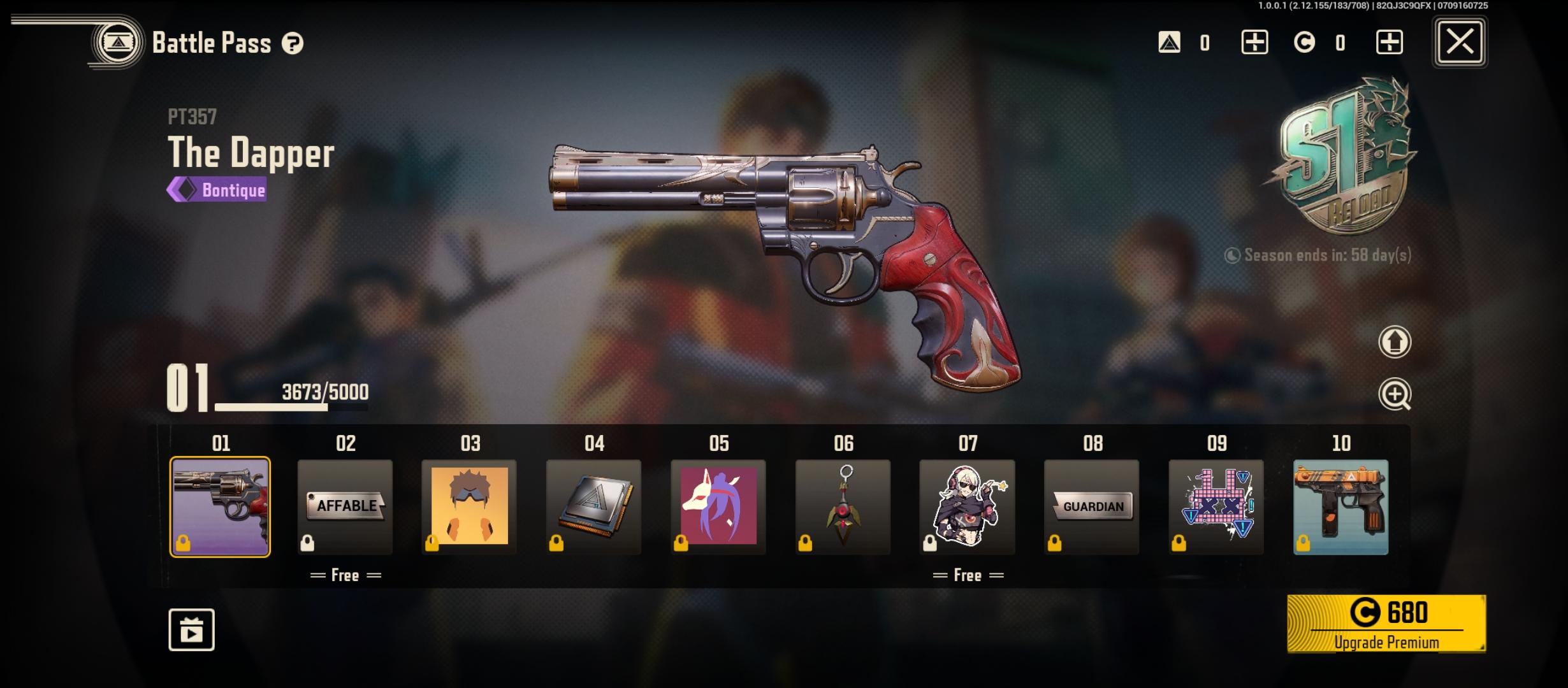Select the AFFABLE nameplate at tier 02

pyautogui.click(x=344, y=506)
